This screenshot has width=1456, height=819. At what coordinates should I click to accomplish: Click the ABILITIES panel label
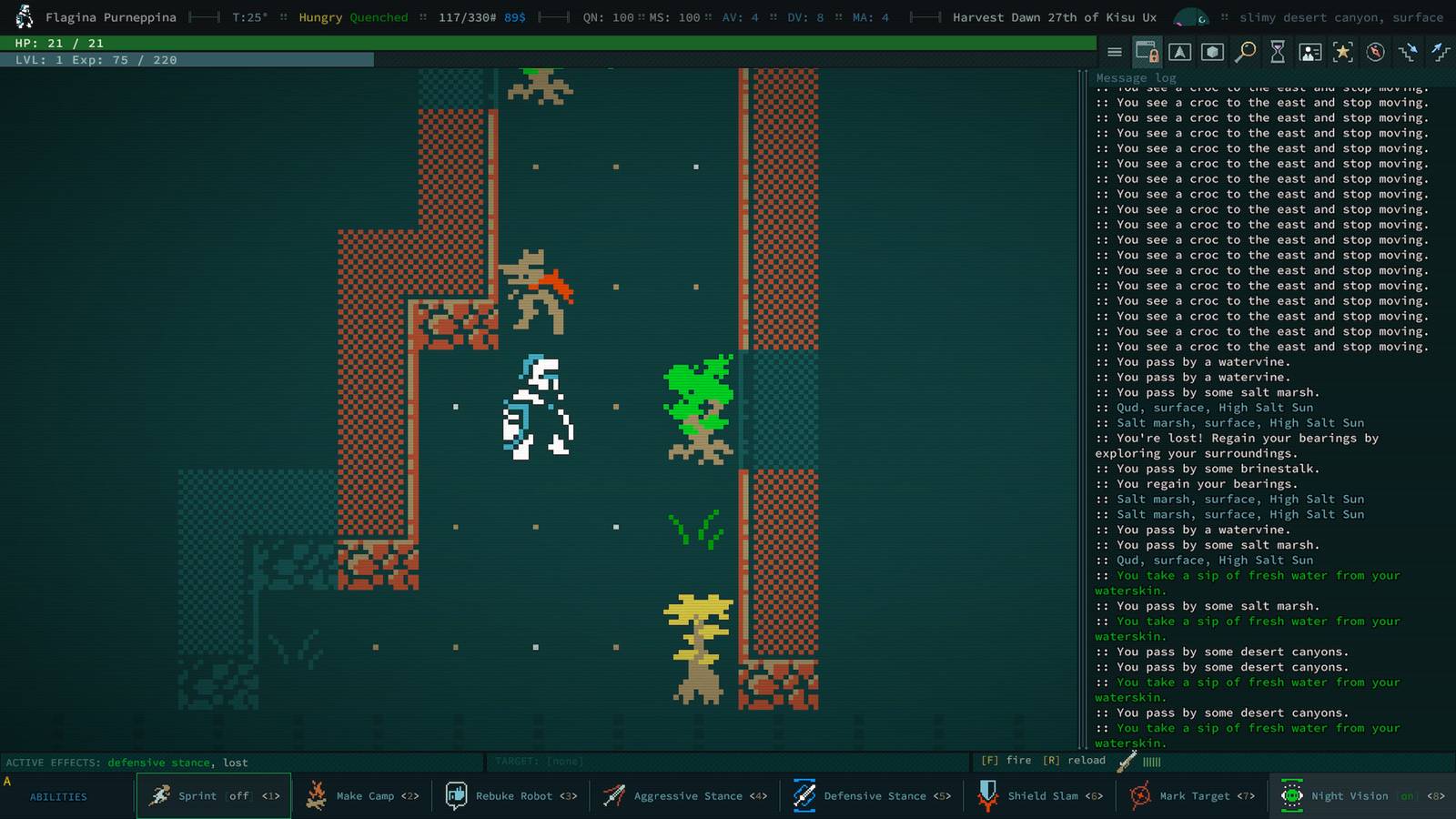click(57, 796)
